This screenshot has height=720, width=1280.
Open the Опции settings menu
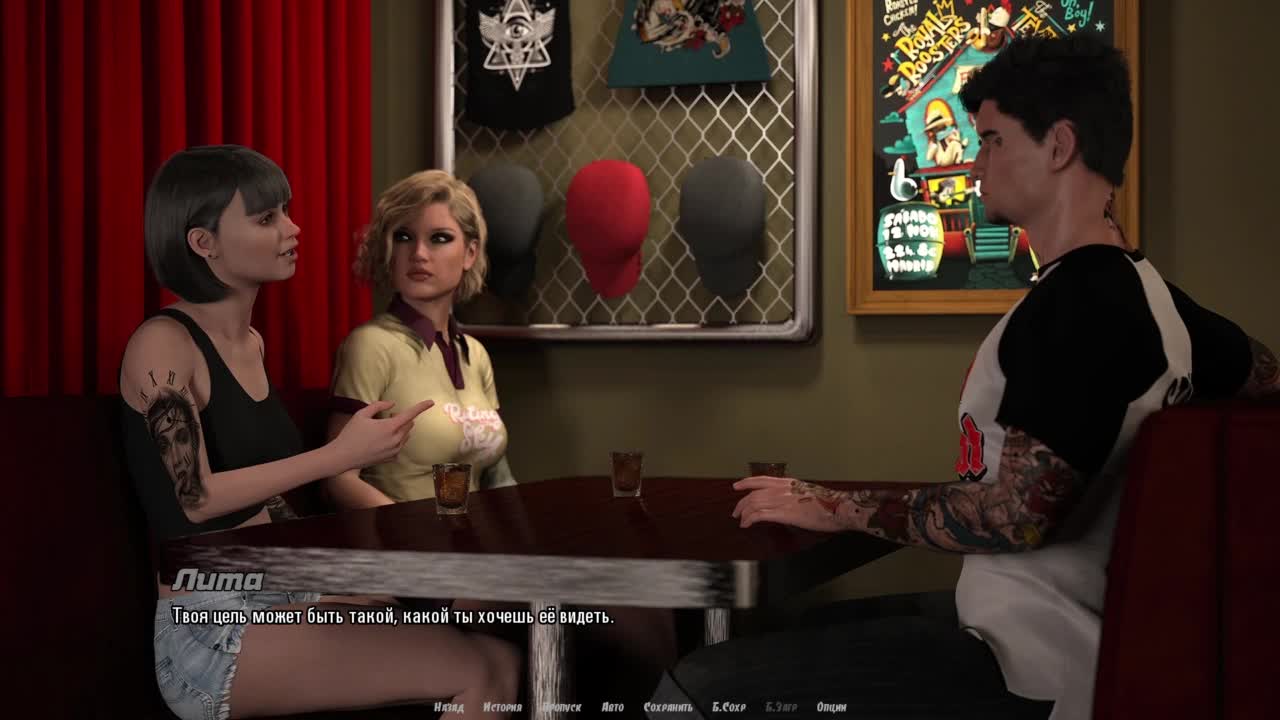831,707
